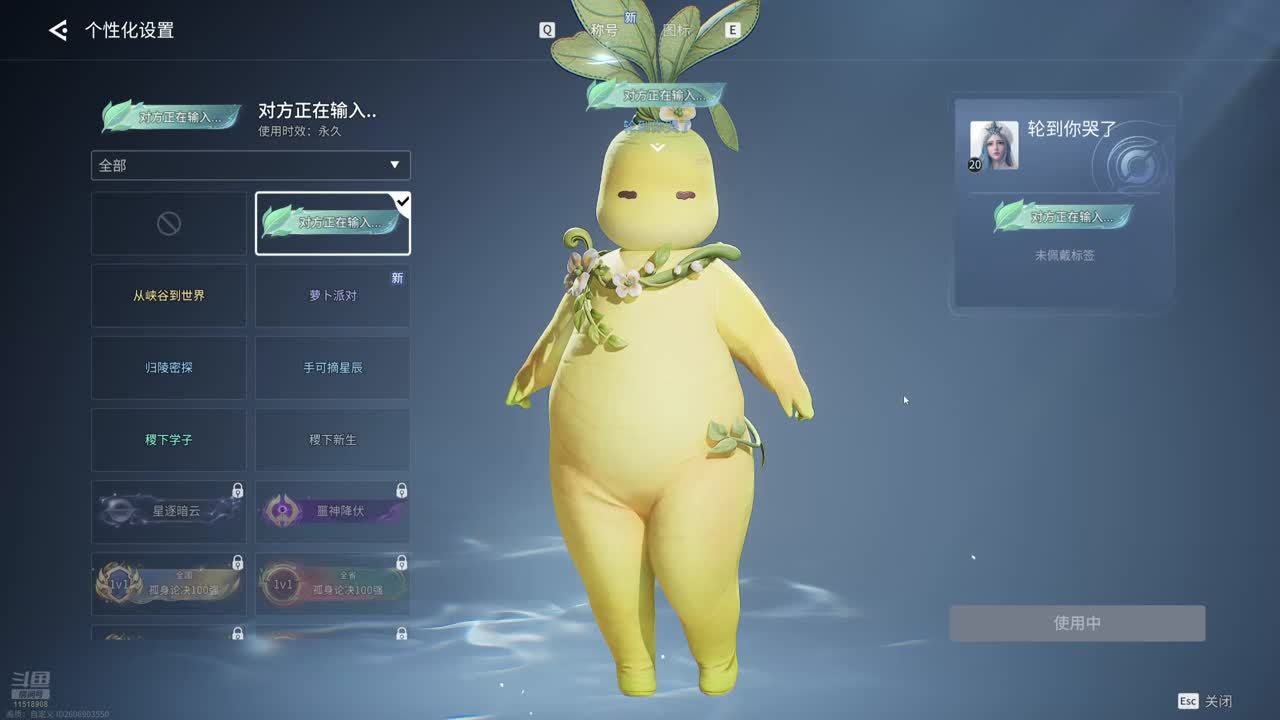Choose the new 萝卜派对 title
Image resolution: width=1280 pixels, height=720 pixels.
click(x=332, y=296)
